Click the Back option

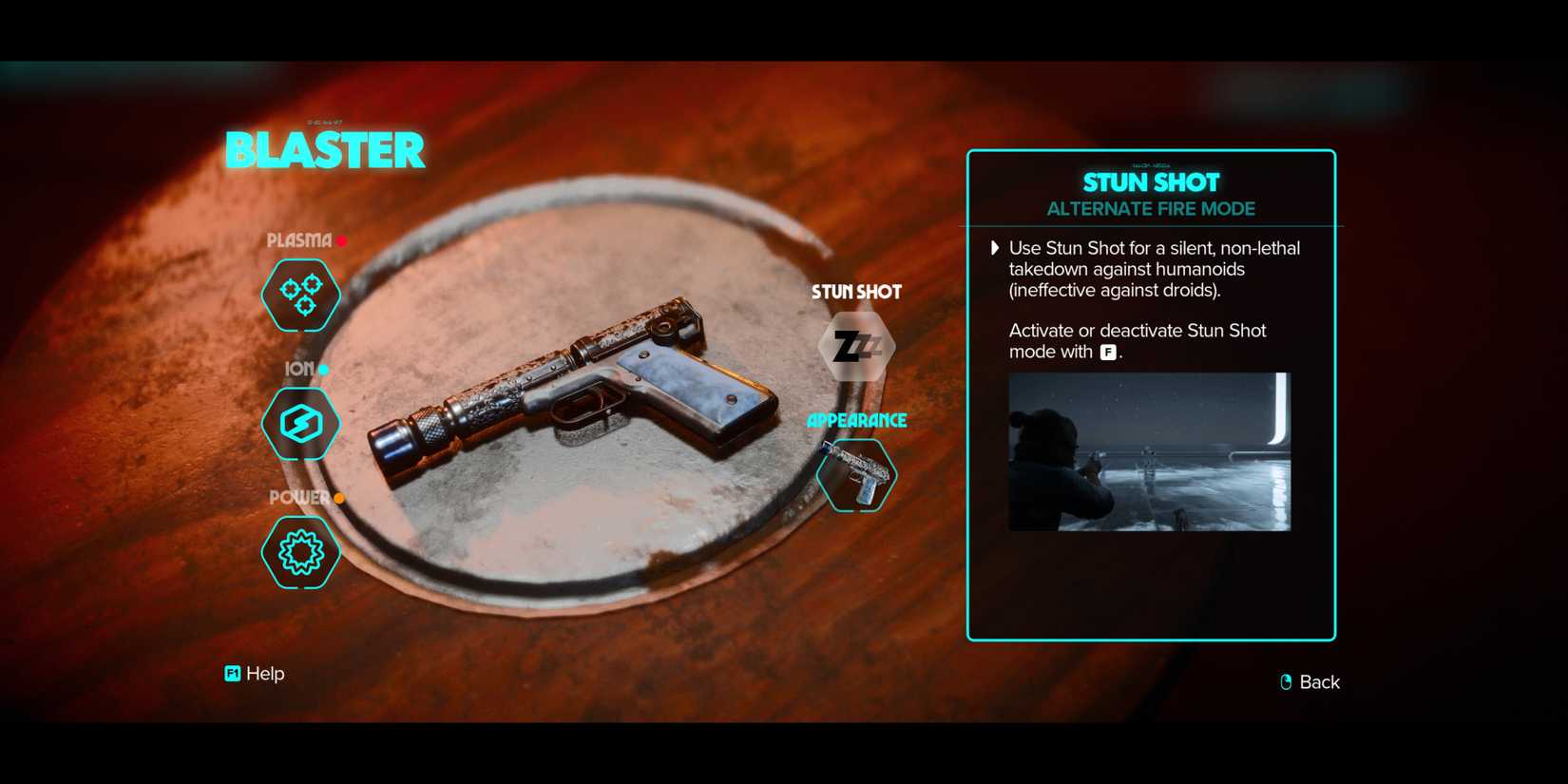1319,681
